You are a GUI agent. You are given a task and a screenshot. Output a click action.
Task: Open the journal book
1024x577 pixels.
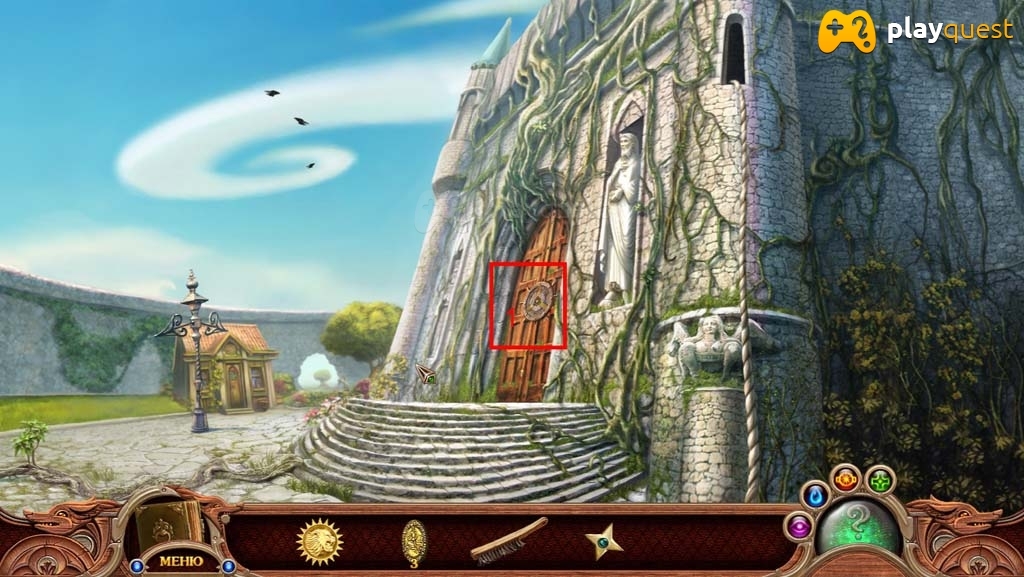point(169,523)
